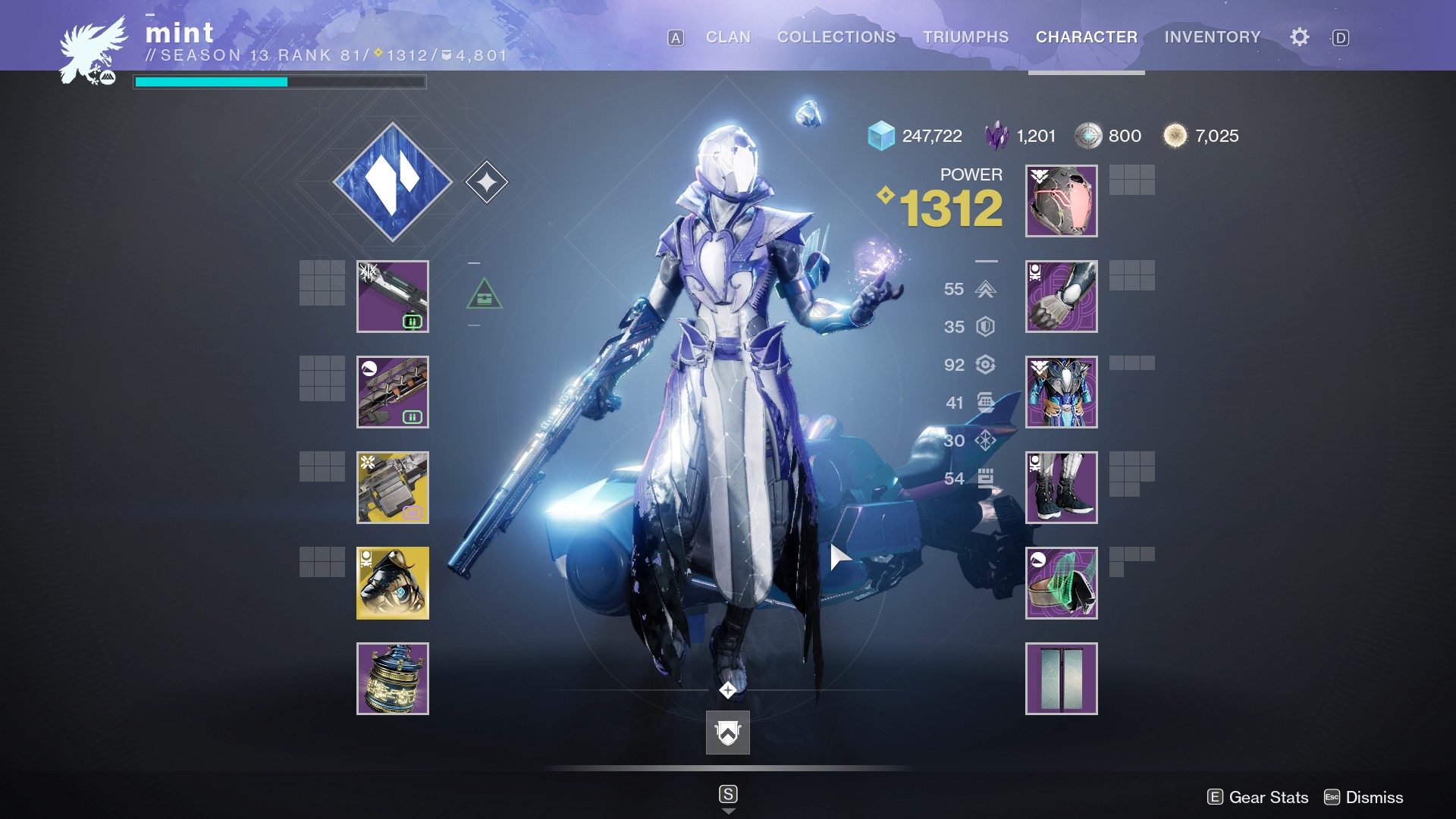Open the Triumphs tab

(x=965, y=37)
